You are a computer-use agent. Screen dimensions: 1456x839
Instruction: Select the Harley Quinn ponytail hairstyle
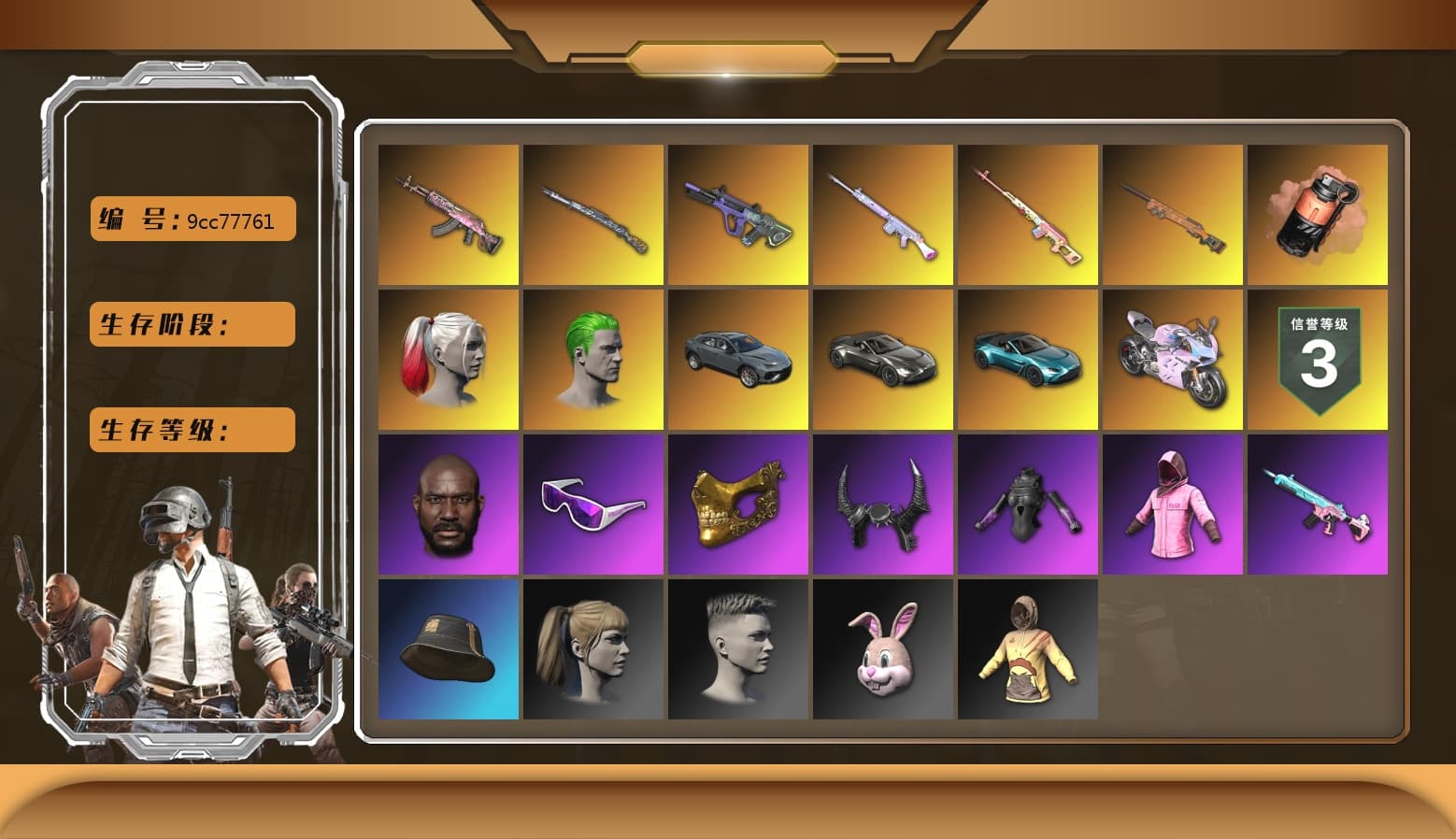click(449, 358)
